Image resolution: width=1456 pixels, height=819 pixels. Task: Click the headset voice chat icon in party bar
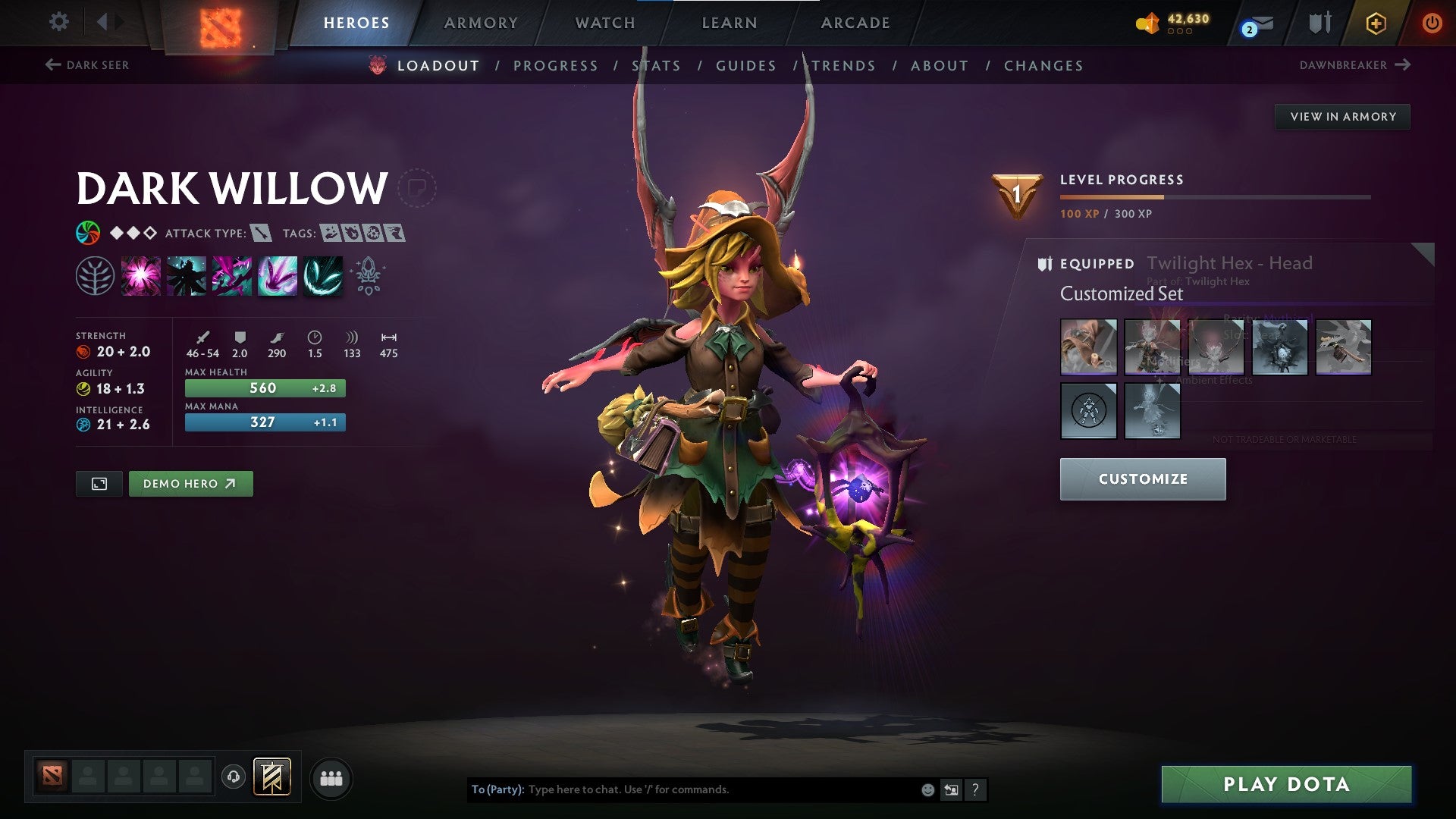coord(234,777)
